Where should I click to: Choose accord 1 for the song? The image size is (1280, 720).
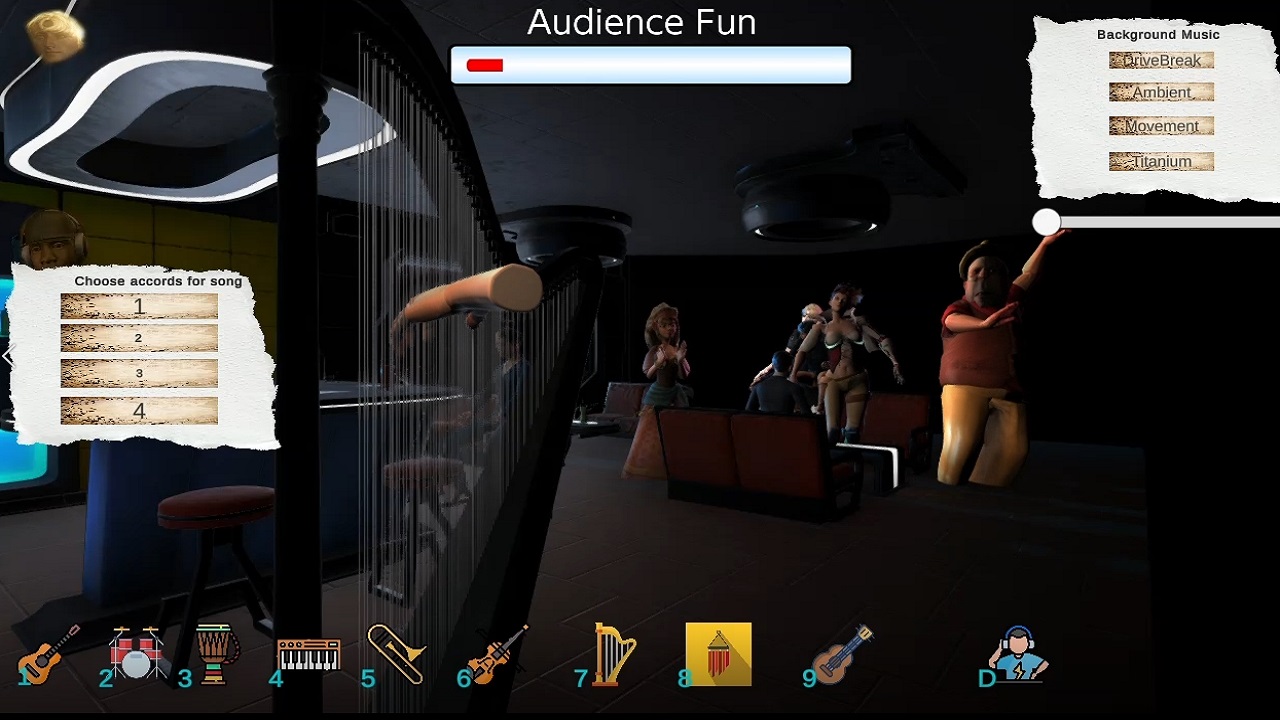click(x=138, y=307)
